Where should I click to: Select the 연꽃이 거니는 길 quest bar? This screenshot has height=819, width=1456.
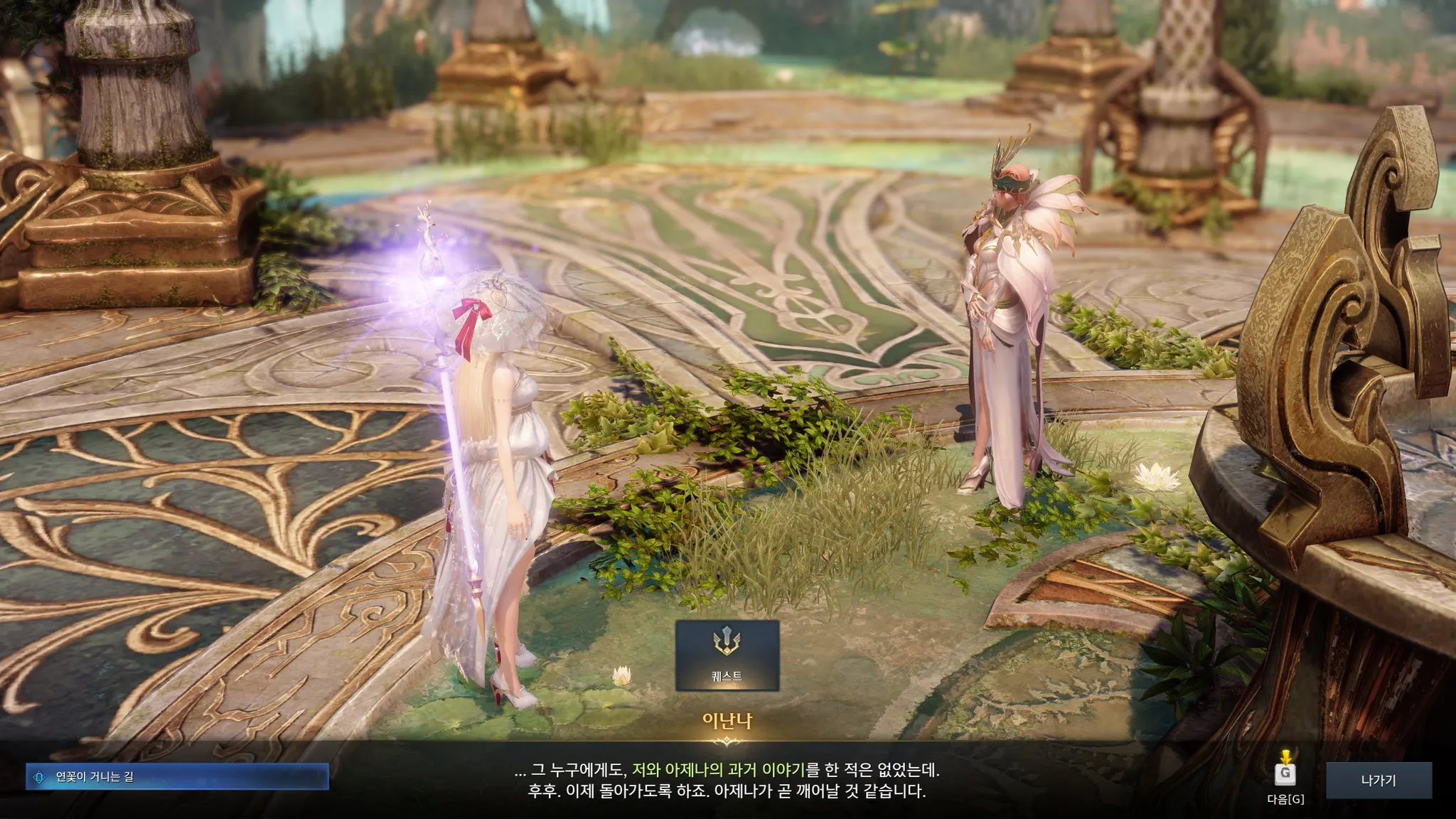pos(177,776)
